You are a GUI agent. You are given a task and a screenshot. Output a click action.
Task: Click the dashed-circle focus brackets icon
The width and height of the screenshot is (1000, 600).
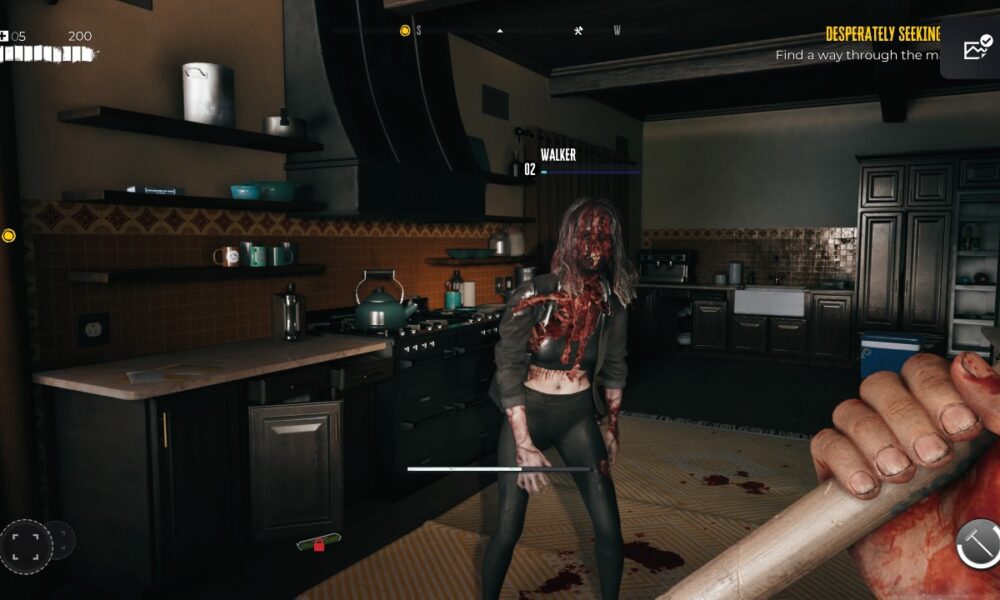click(x=26, y=545)
